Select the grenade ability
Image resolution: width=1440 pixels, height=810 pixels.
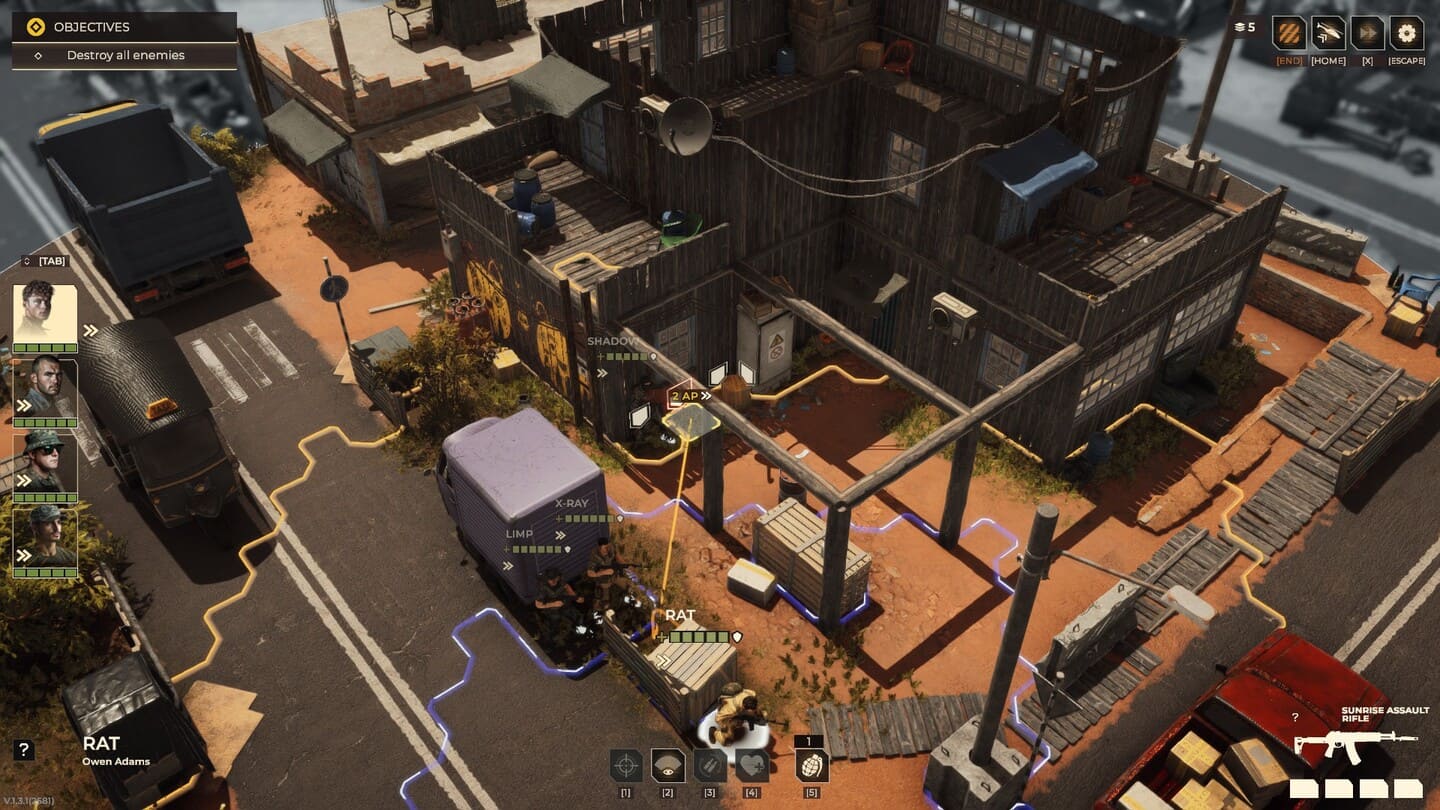click(811, 766)
